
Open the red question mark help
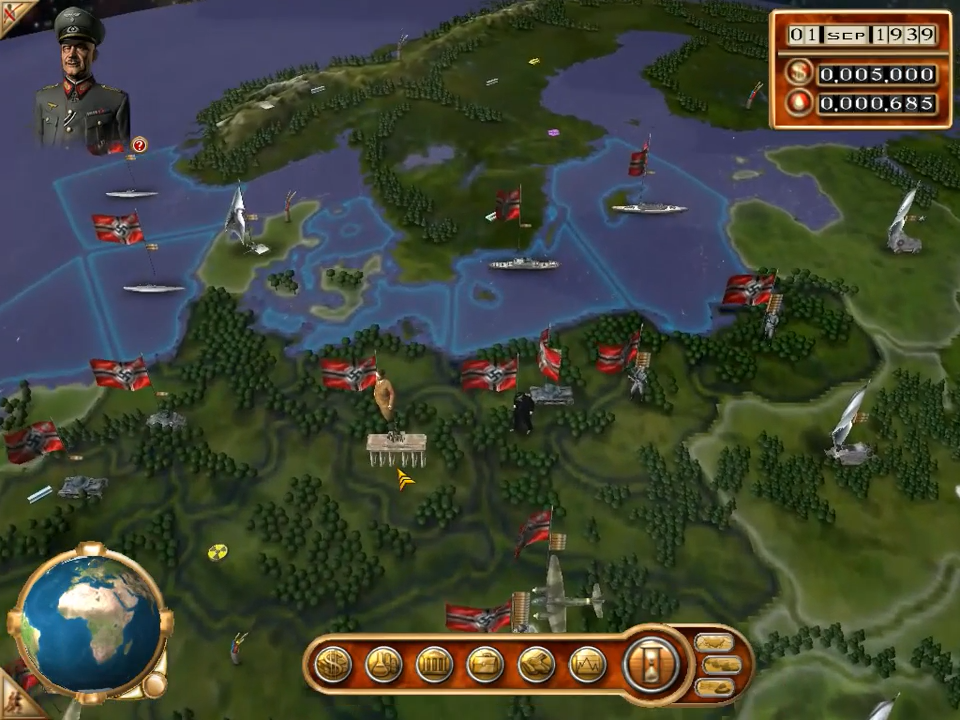click(139, 146)
